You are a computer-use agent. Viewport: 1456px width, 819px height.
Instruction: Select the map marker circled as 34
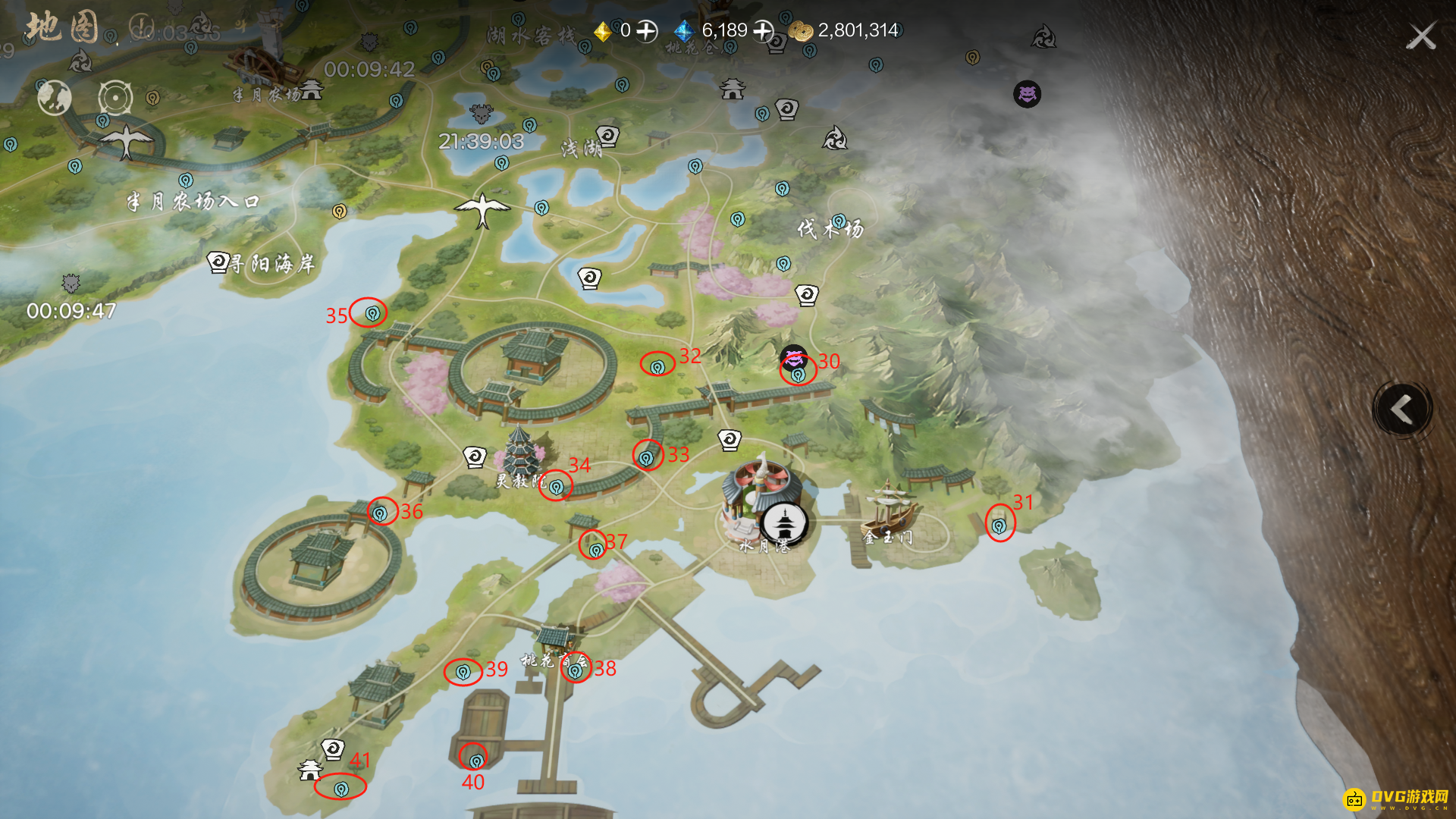tap(556, 487)
